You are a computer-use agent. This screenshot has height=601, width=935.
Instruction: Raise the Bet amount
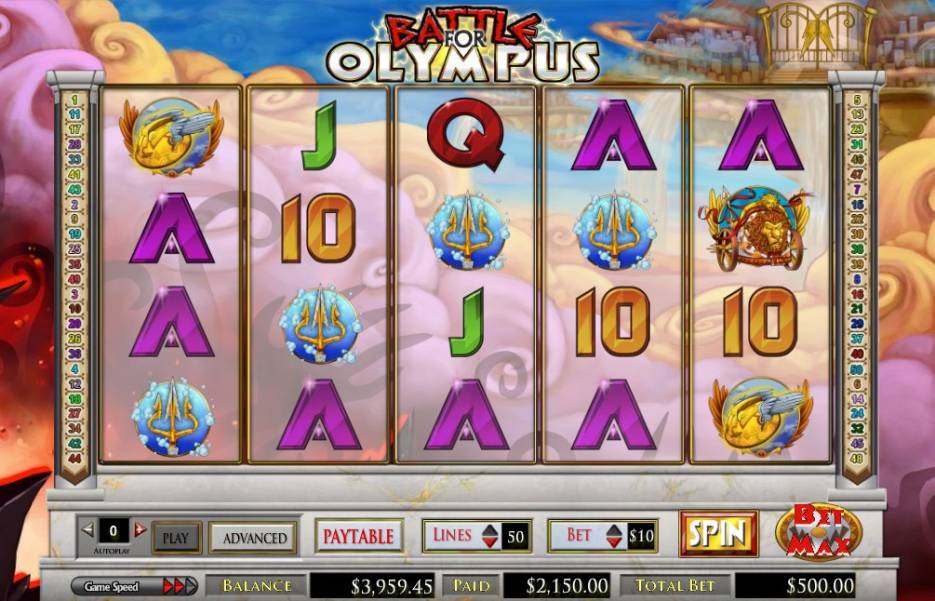[614, 529]
